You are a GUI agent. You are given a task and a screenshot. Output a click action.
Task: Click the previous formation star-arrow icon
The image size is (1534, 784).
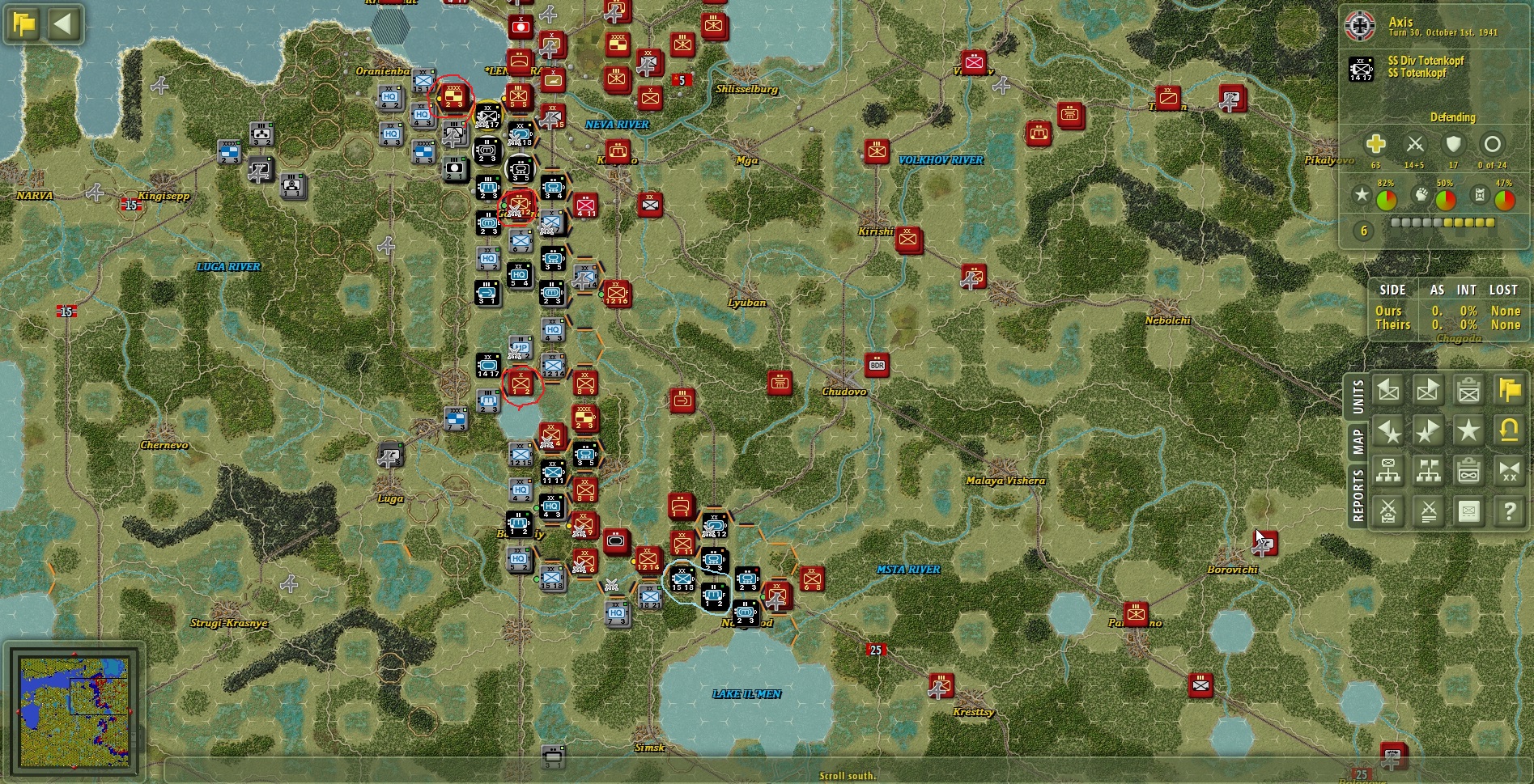(x=1387, y=430)
